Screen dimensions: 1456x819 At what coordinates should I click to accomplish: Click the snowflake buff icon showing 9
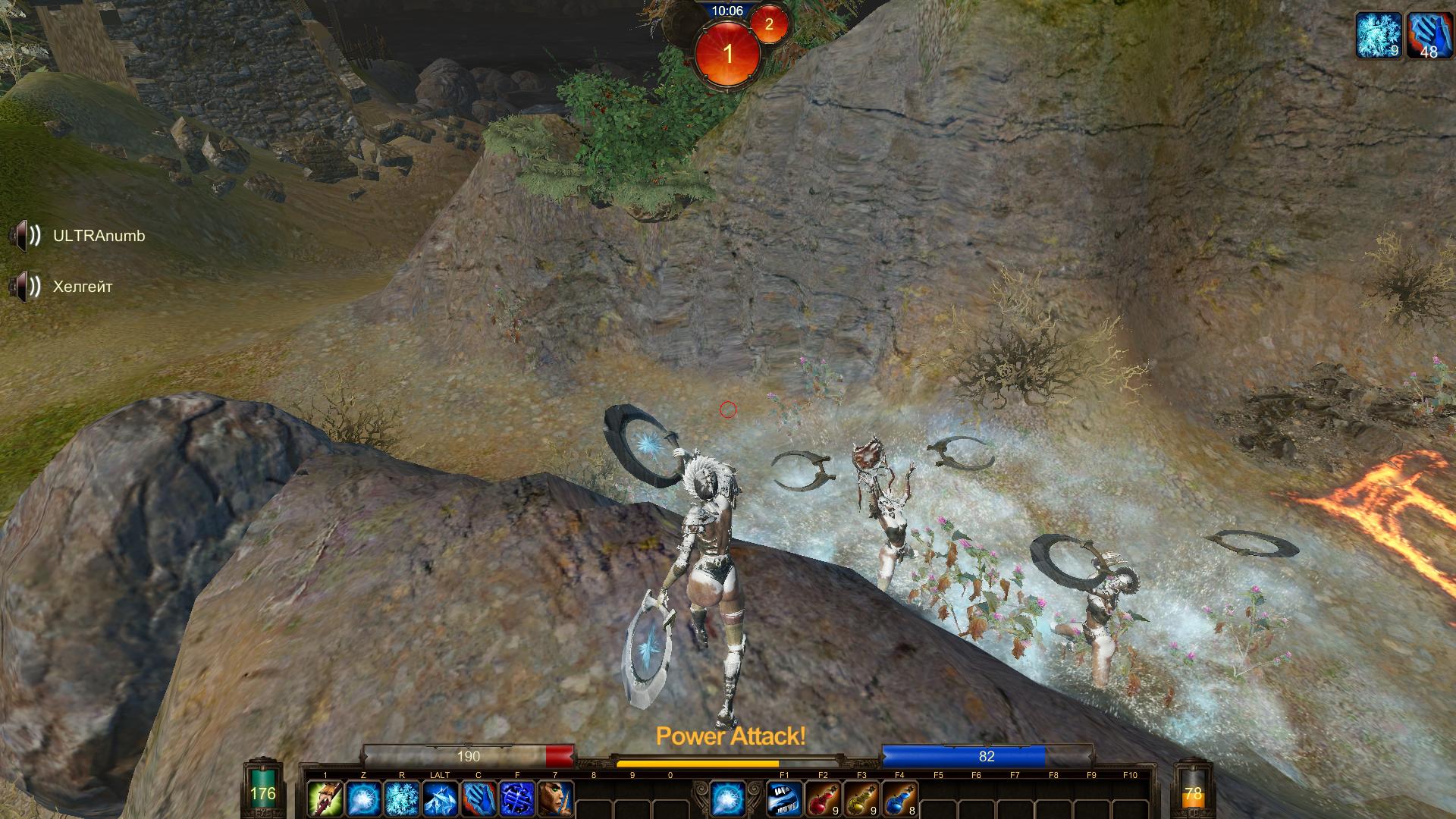click(1379, 35)
